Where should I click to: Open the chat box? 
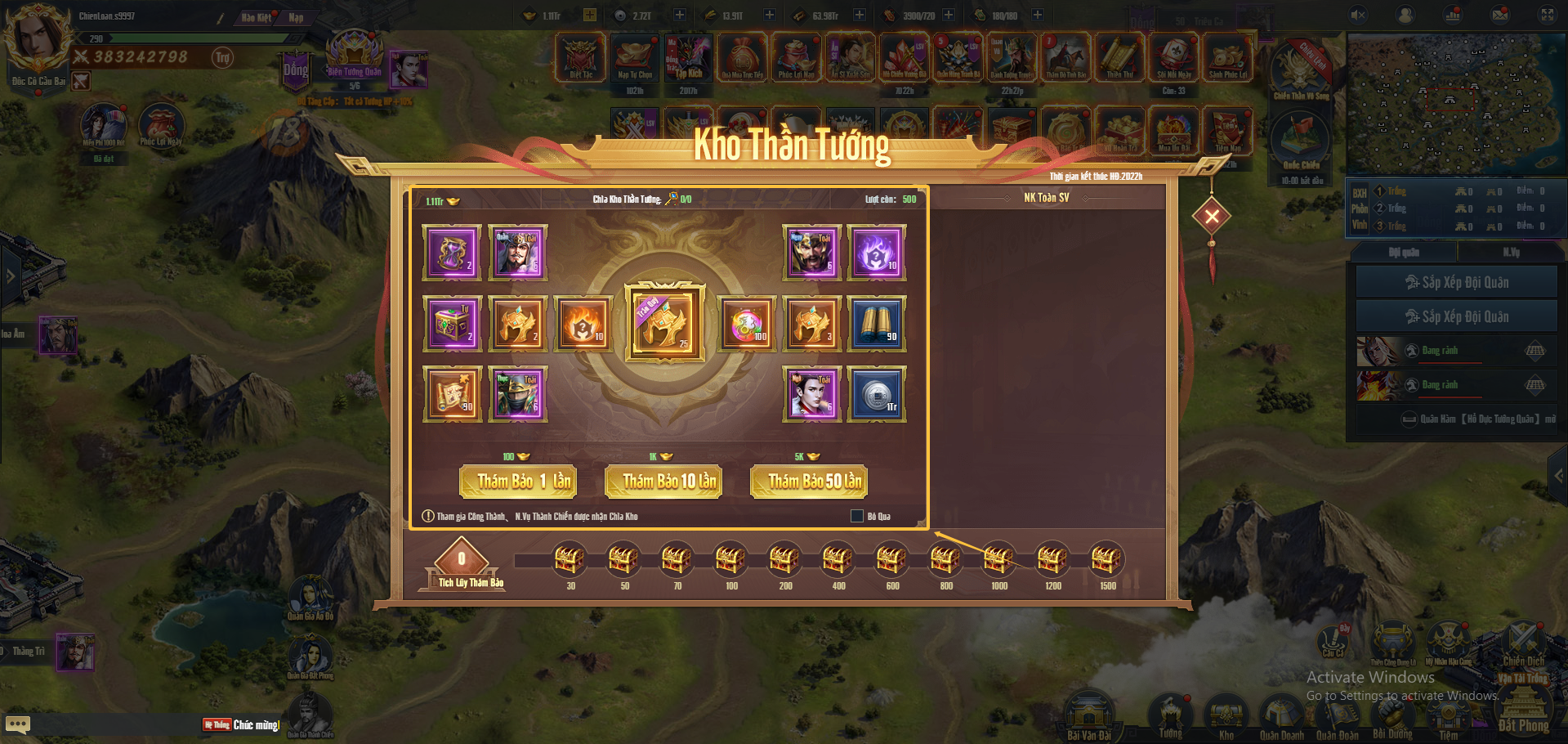coord(18,724)
